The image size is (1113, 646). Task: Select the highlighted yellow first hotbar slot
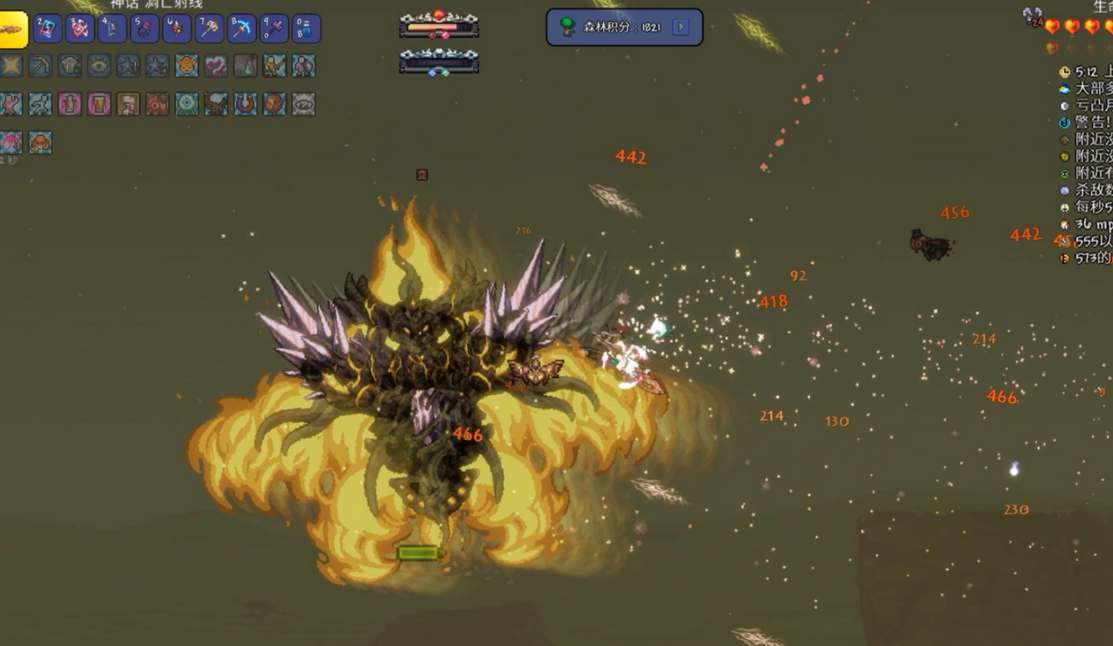click(x=13, y=29)
